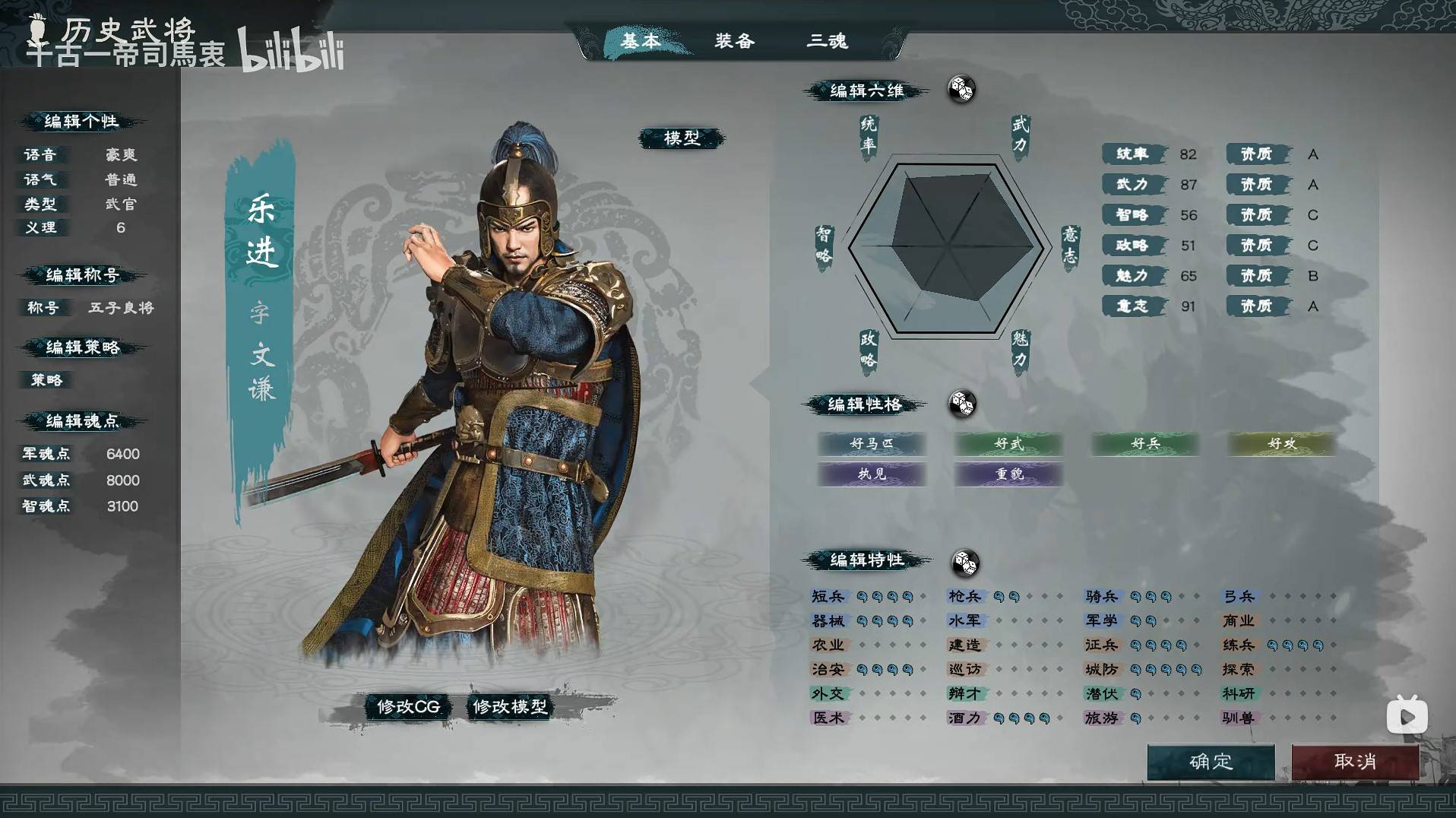This screenshot has height=818, width=1456.
Task: Adjust the 练兵 skill pip row
Action: (x=1292, y=645)
